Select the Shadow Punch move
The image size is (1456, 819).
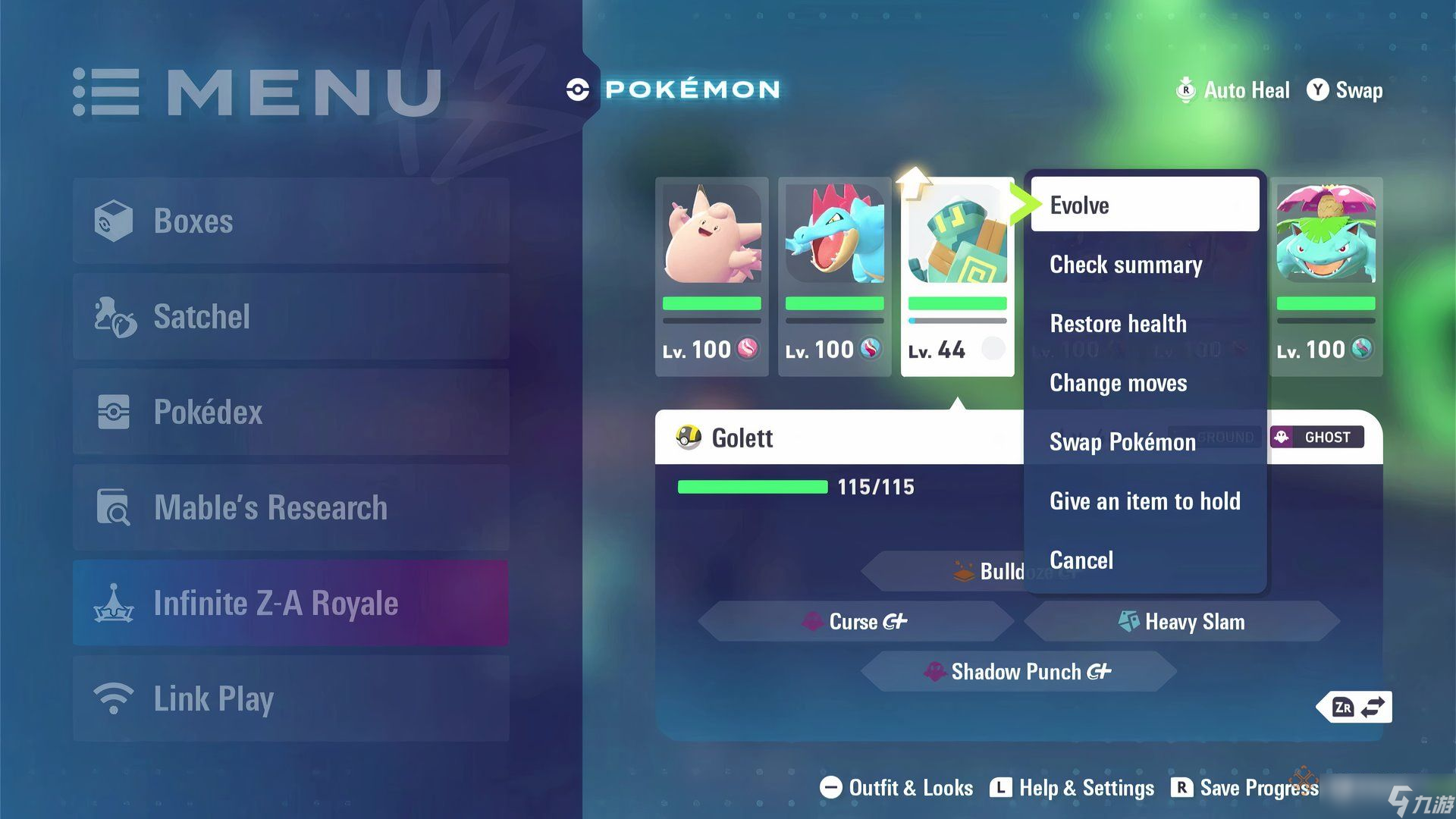tap(1018, 672)
